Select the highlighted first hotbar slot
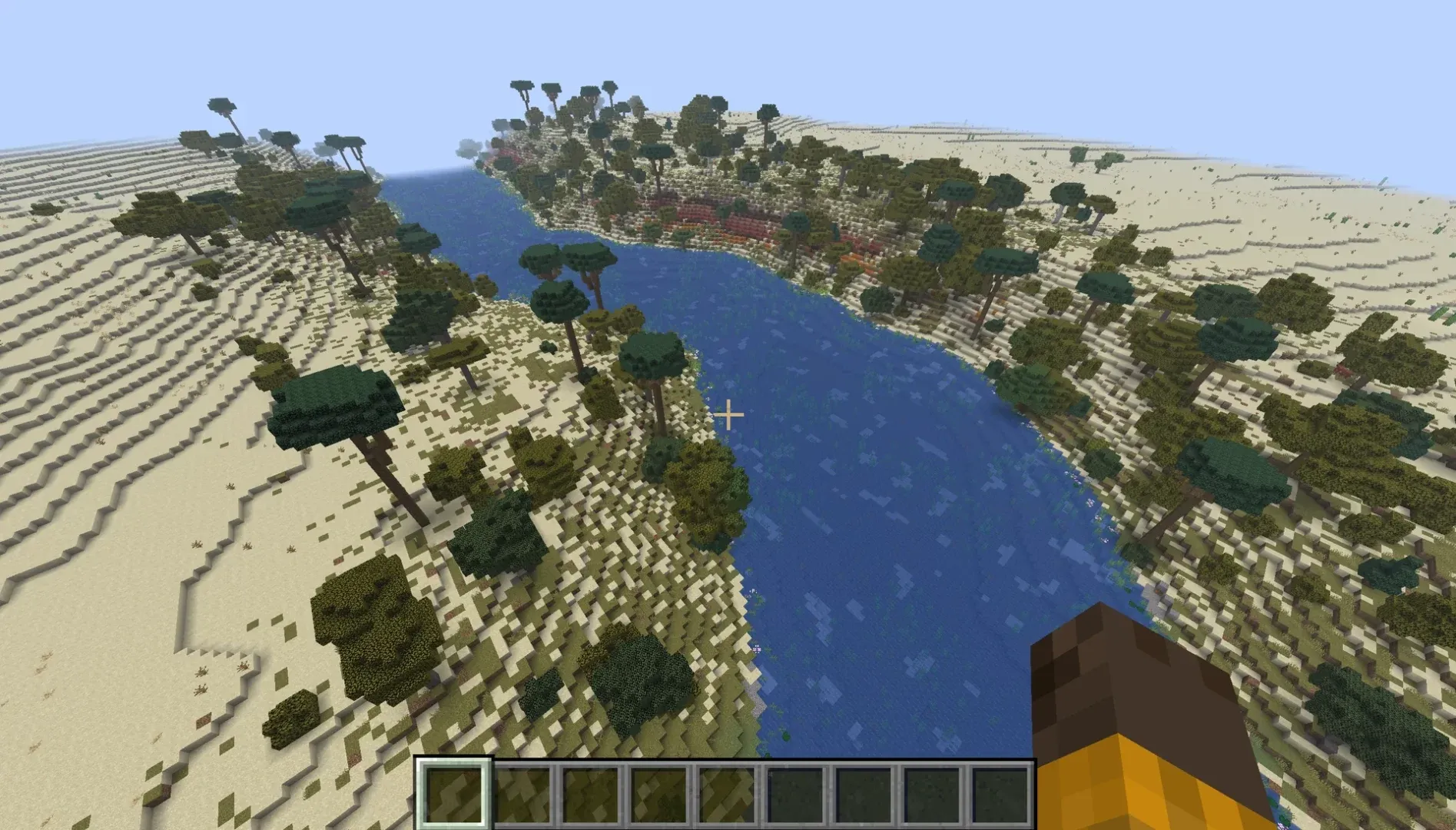Screen dimensions: 1456x830 (453, 795)
